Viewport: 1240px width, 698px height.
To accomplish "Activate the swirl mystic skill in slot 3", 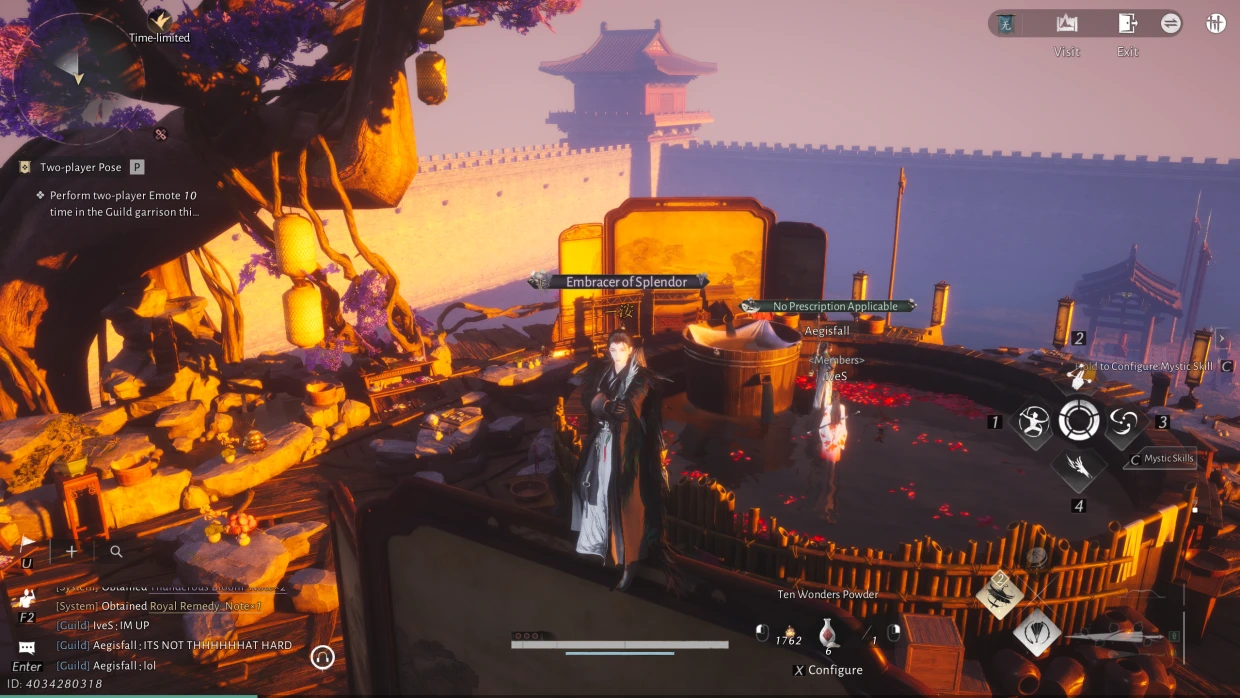I will click(1124, 422).
